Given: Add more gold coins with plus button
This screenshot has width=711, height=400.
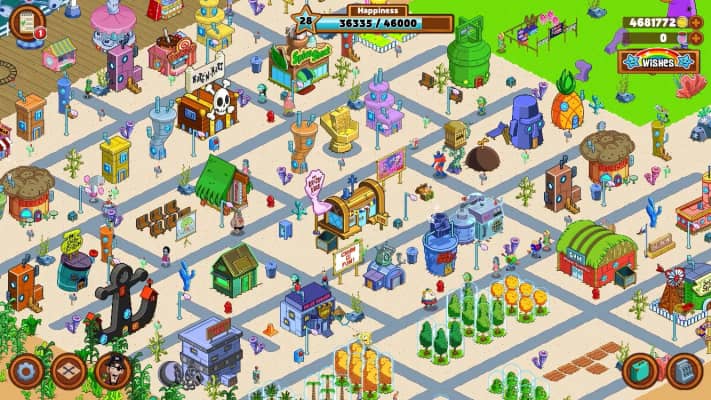Looking at the screenshot, I should [x=696, y=22].
